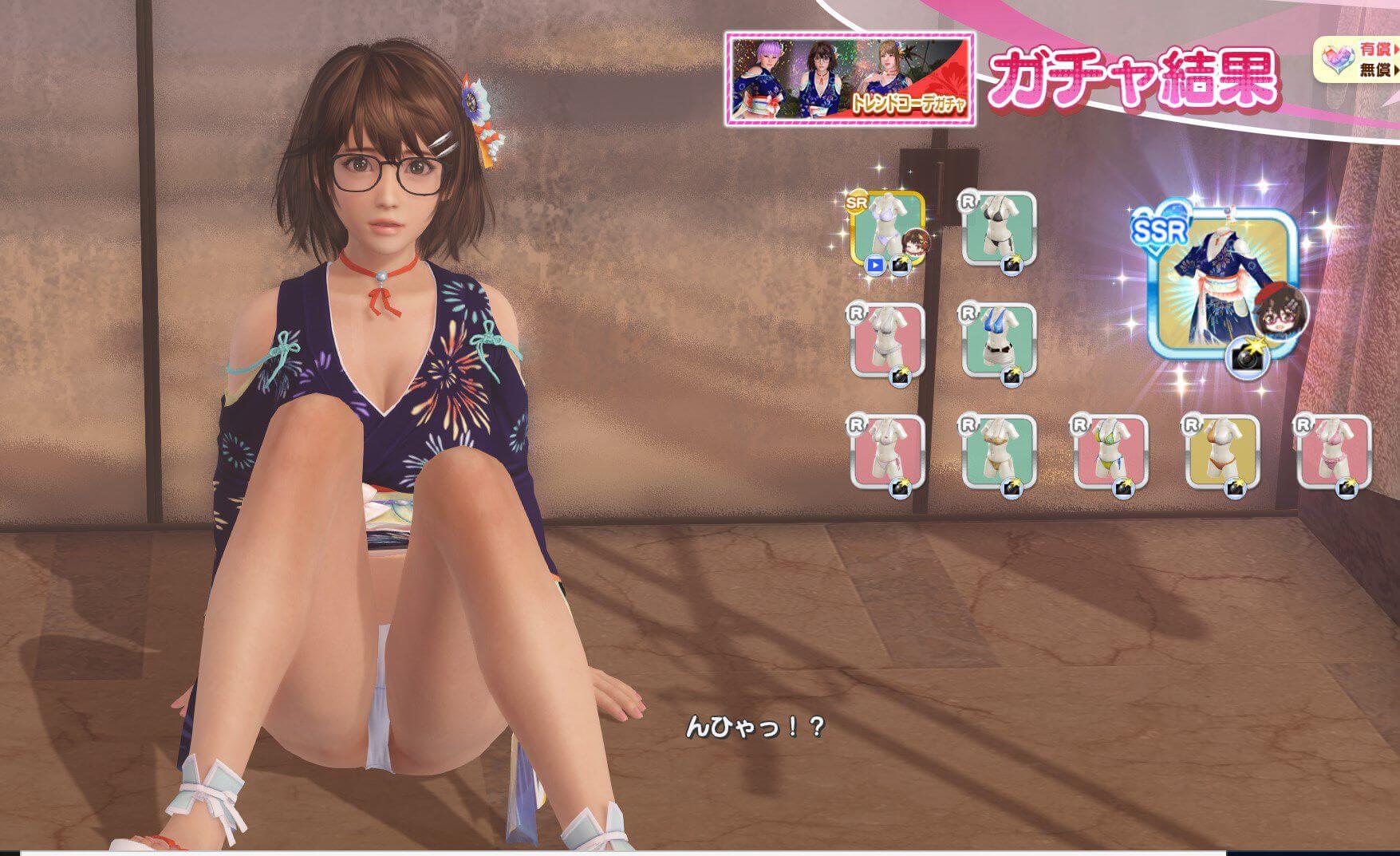Select the yellow-green bikini on pink tile
The height and width of the screenshot is (856, 1400).
coord(1110,451)
